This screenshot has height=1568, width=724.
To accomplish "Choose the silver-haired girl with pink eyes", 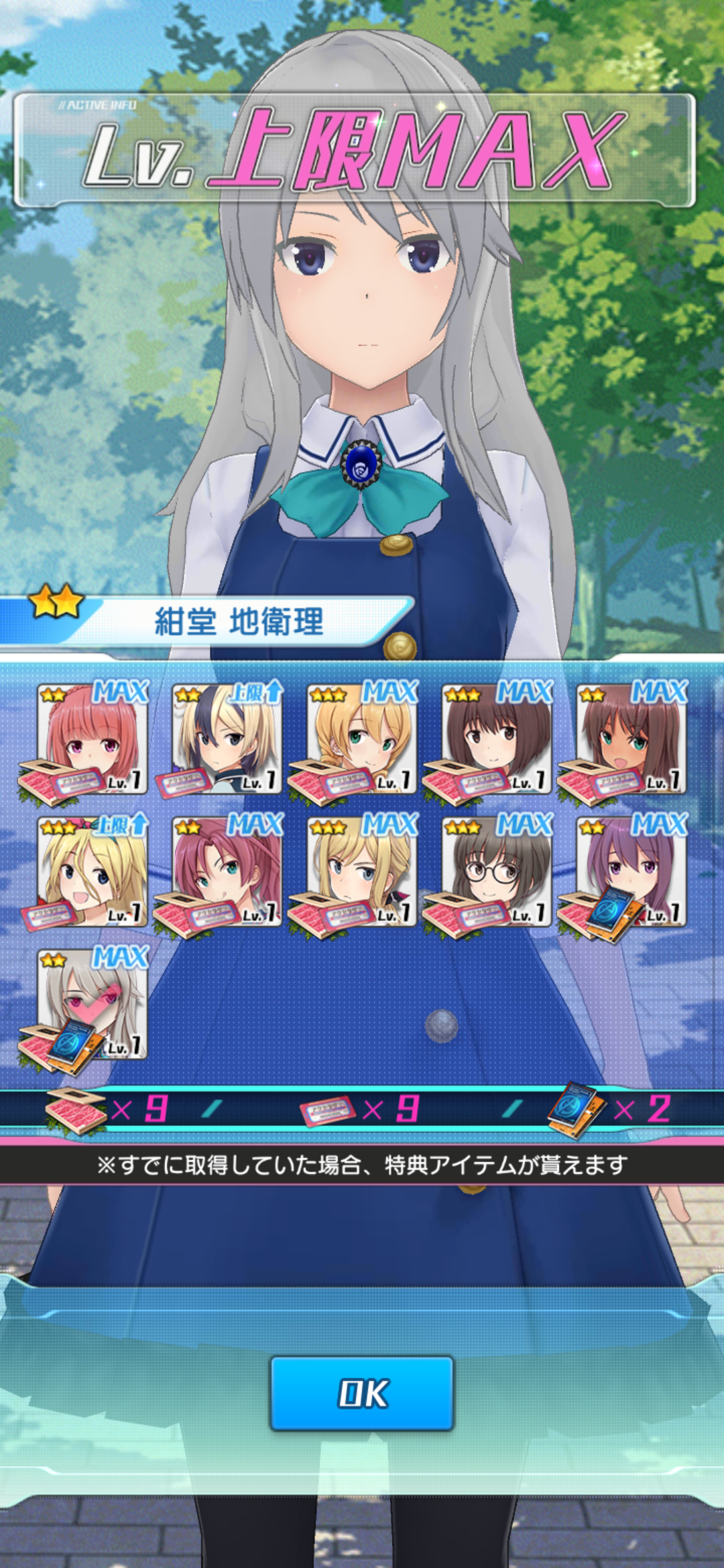I will click(92, 1004).
